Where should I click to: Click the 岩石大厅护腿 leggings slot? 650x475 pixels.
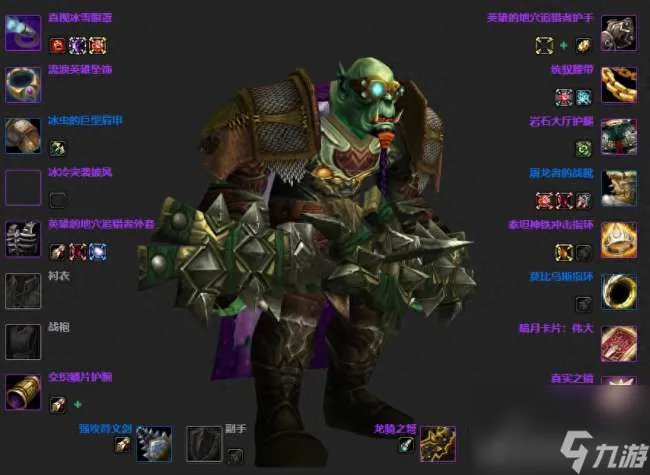point(619,135)
